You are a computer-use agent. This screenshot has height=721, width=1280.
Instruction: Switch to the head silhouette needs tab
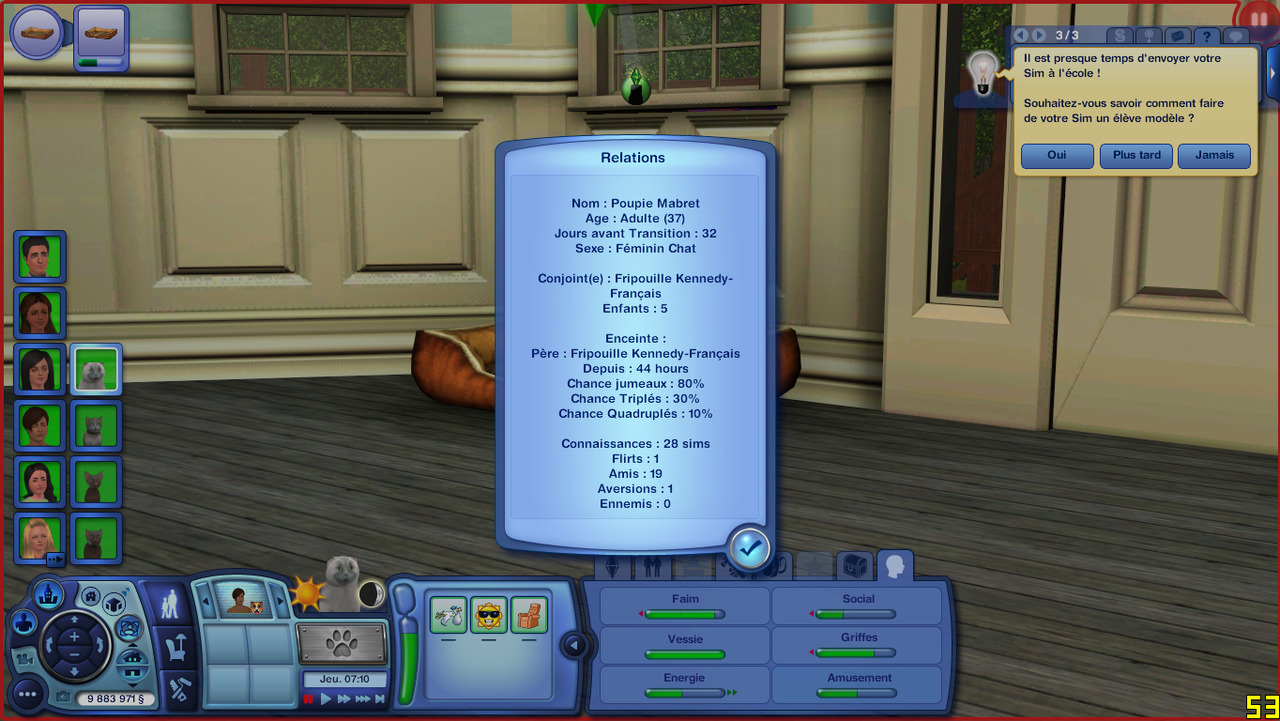(x=894, y=566)
